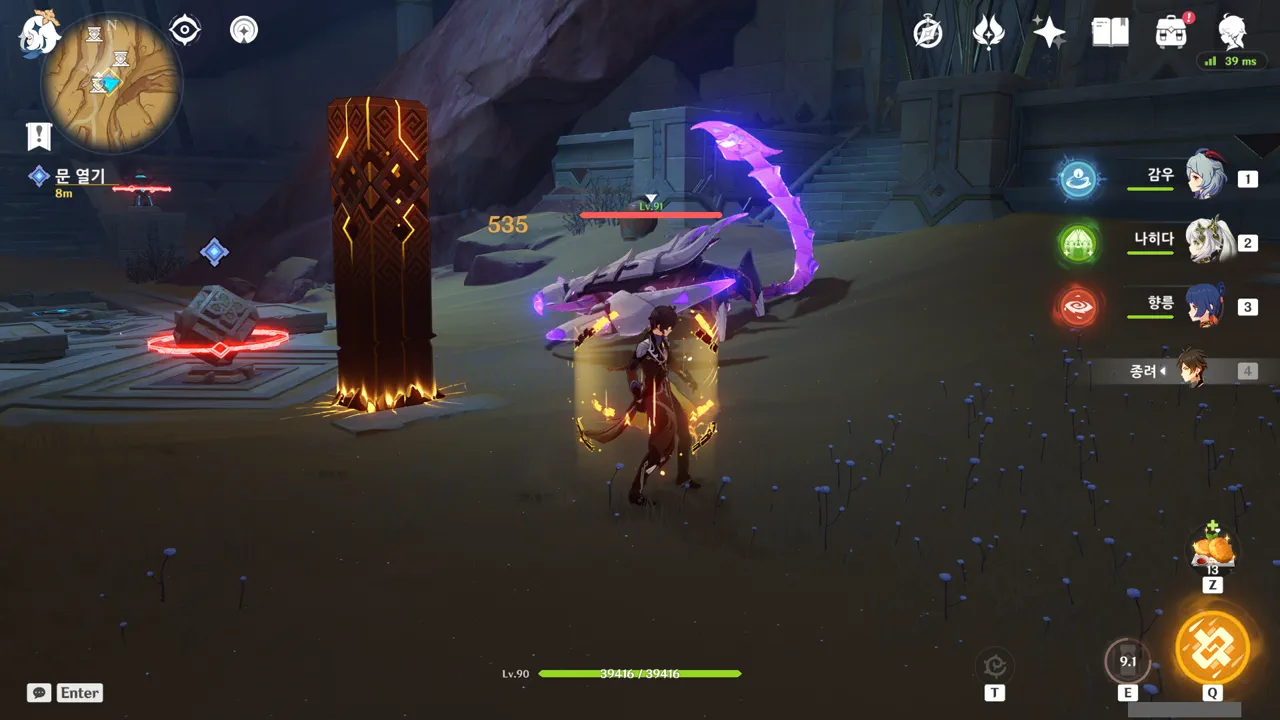Switch to party member 향릉
Viewport: 1280px width, 720px height.
[1205, 306]
